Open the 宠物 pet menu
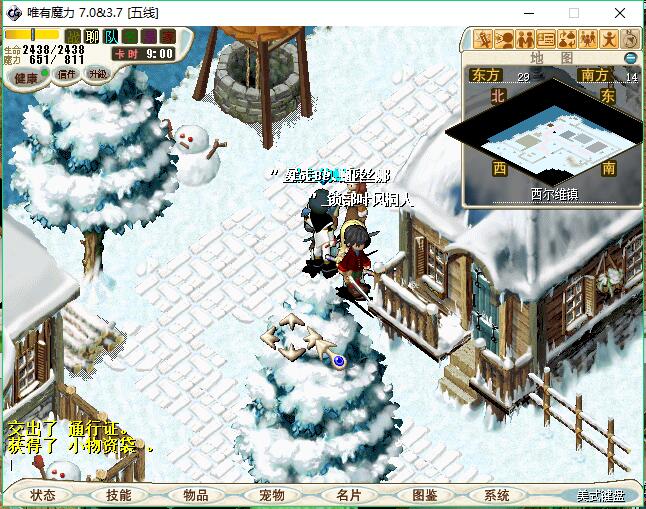646x509 pixels. pyautogui.click(x=272, y=495)
